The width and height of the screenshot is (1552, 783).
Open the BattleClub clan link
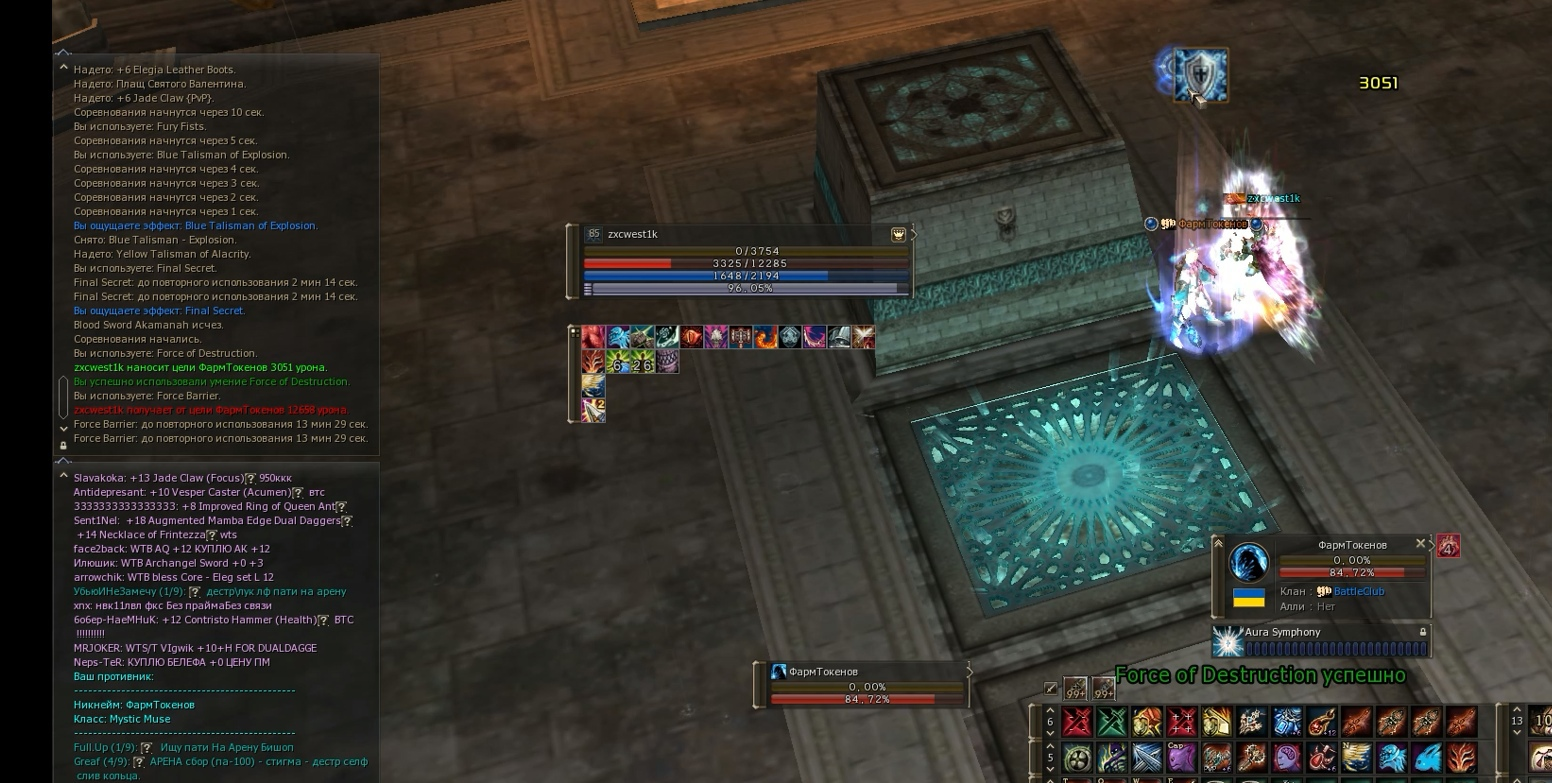(1359, 591)
